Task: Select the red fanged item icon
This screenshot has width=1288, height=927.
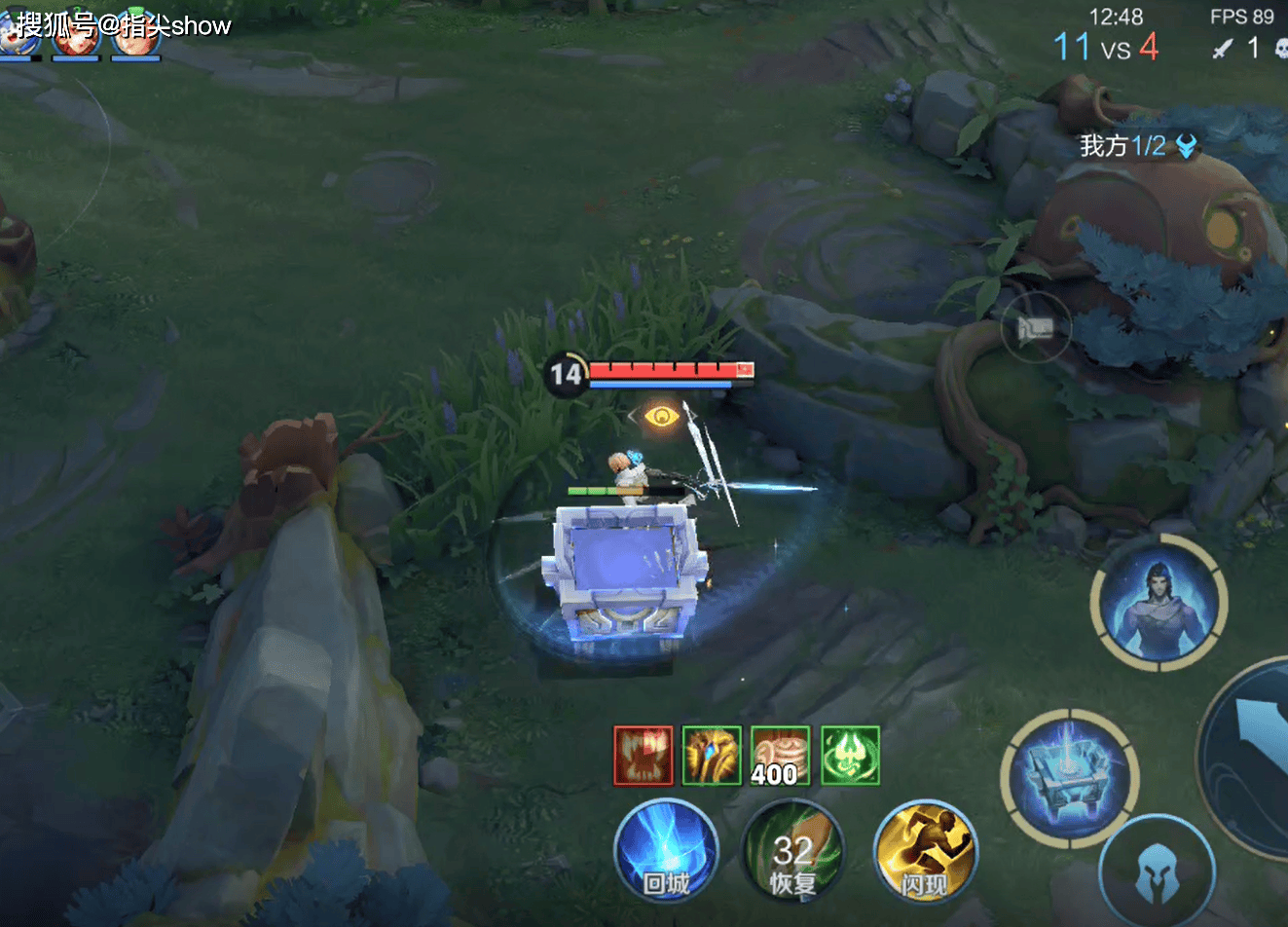Action: click(643, 756)
